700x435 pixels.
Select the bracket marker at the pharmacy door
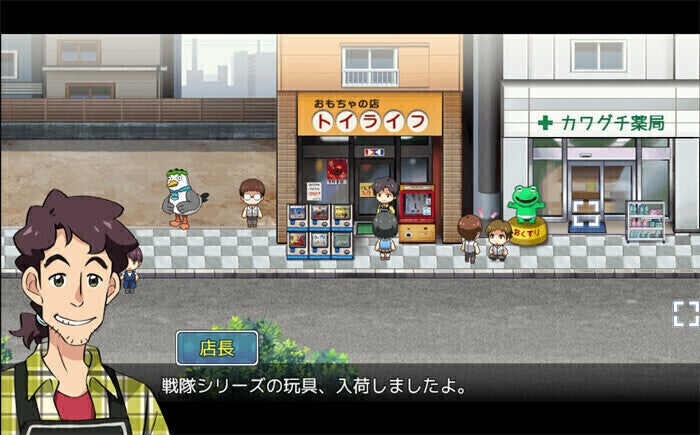pos(585,212)
